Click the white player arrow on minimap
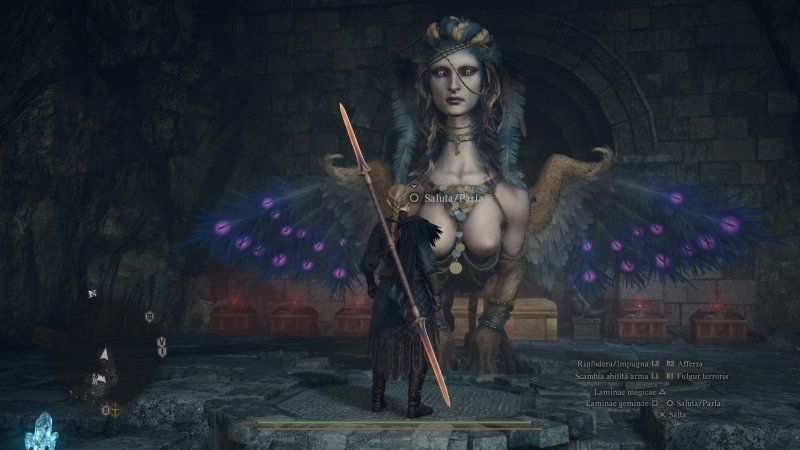The height and width of the screenshot is (450, 800). tap(104, 354)
